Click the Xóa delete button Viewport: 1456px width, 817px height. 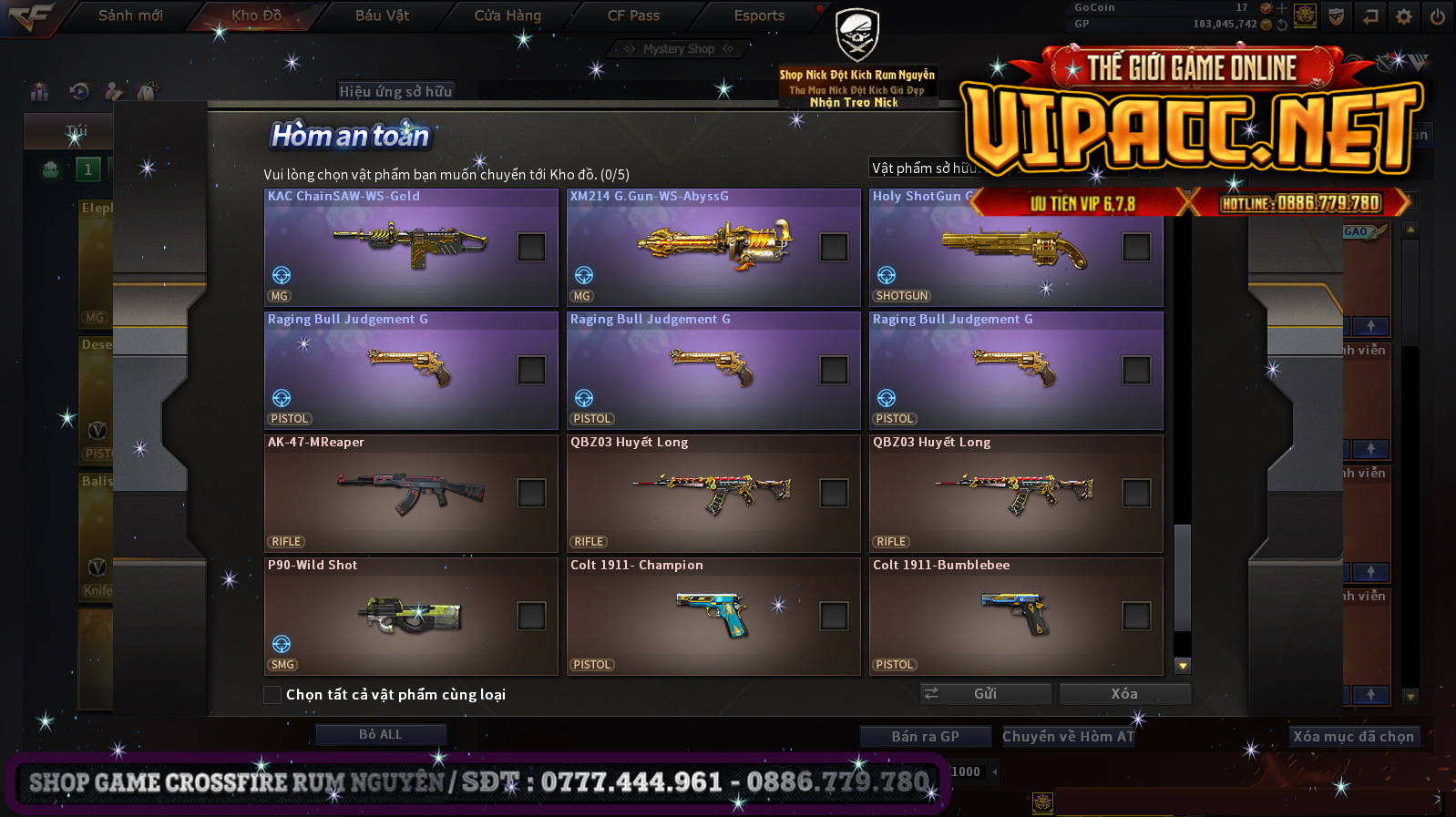[1124, 694]
